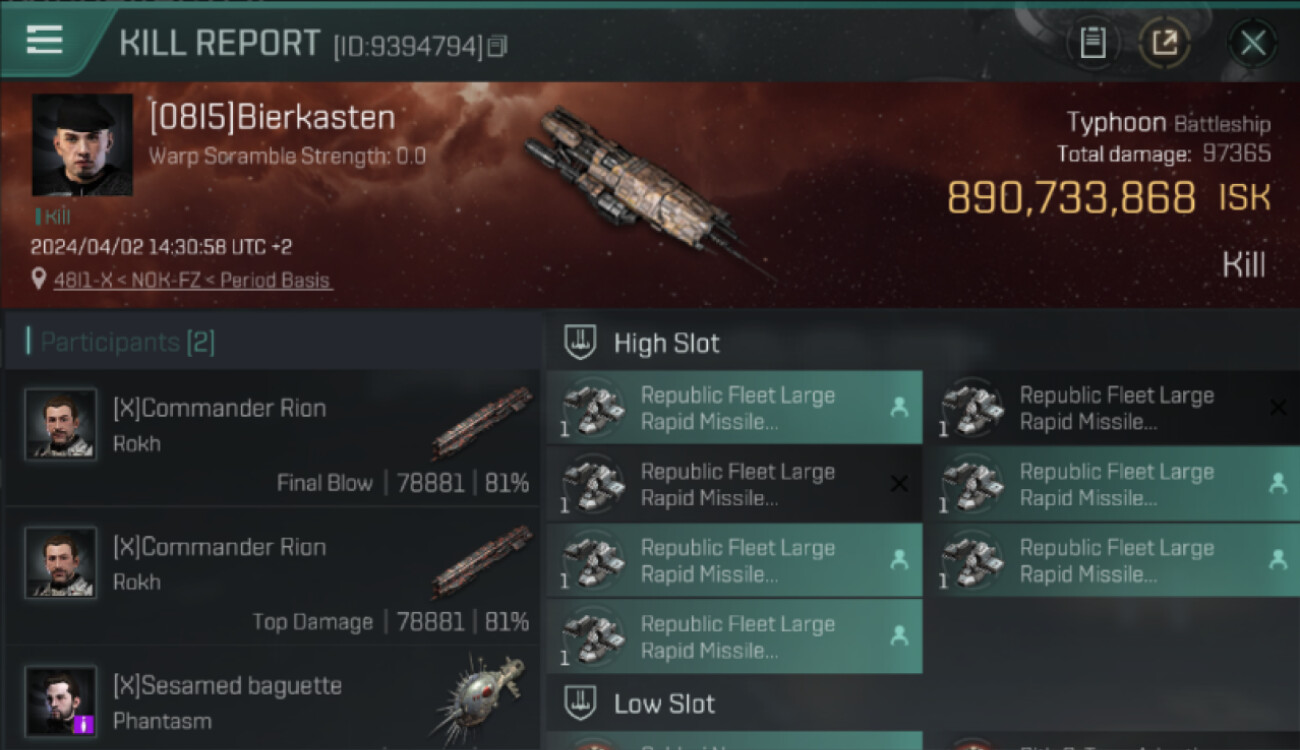View Bierkasten's pilot portrait
The width and height of the screenshot is (1300, 750).
82,144
